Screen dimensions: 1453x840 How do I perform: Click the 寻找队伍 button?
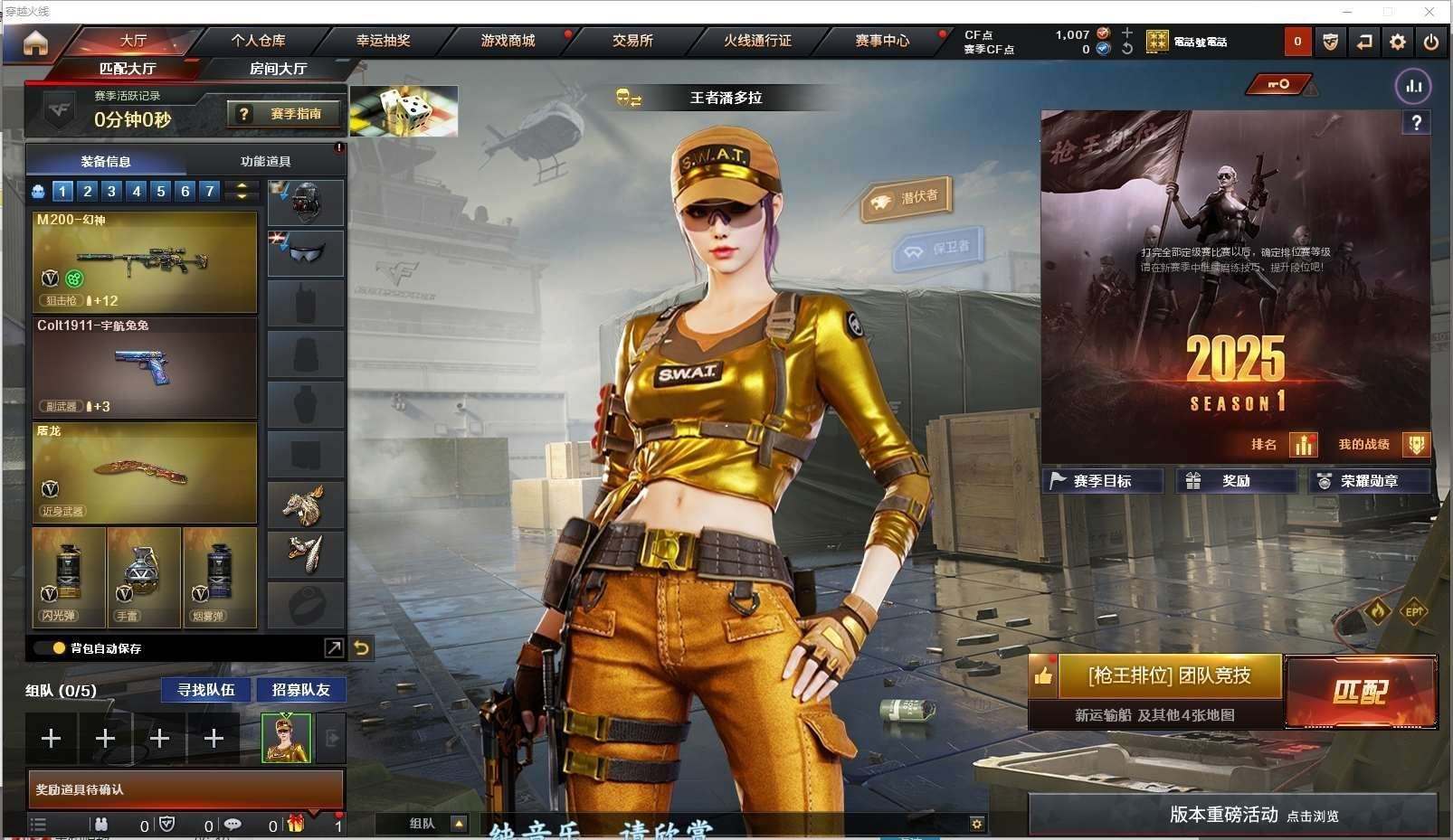pos(206,690)
